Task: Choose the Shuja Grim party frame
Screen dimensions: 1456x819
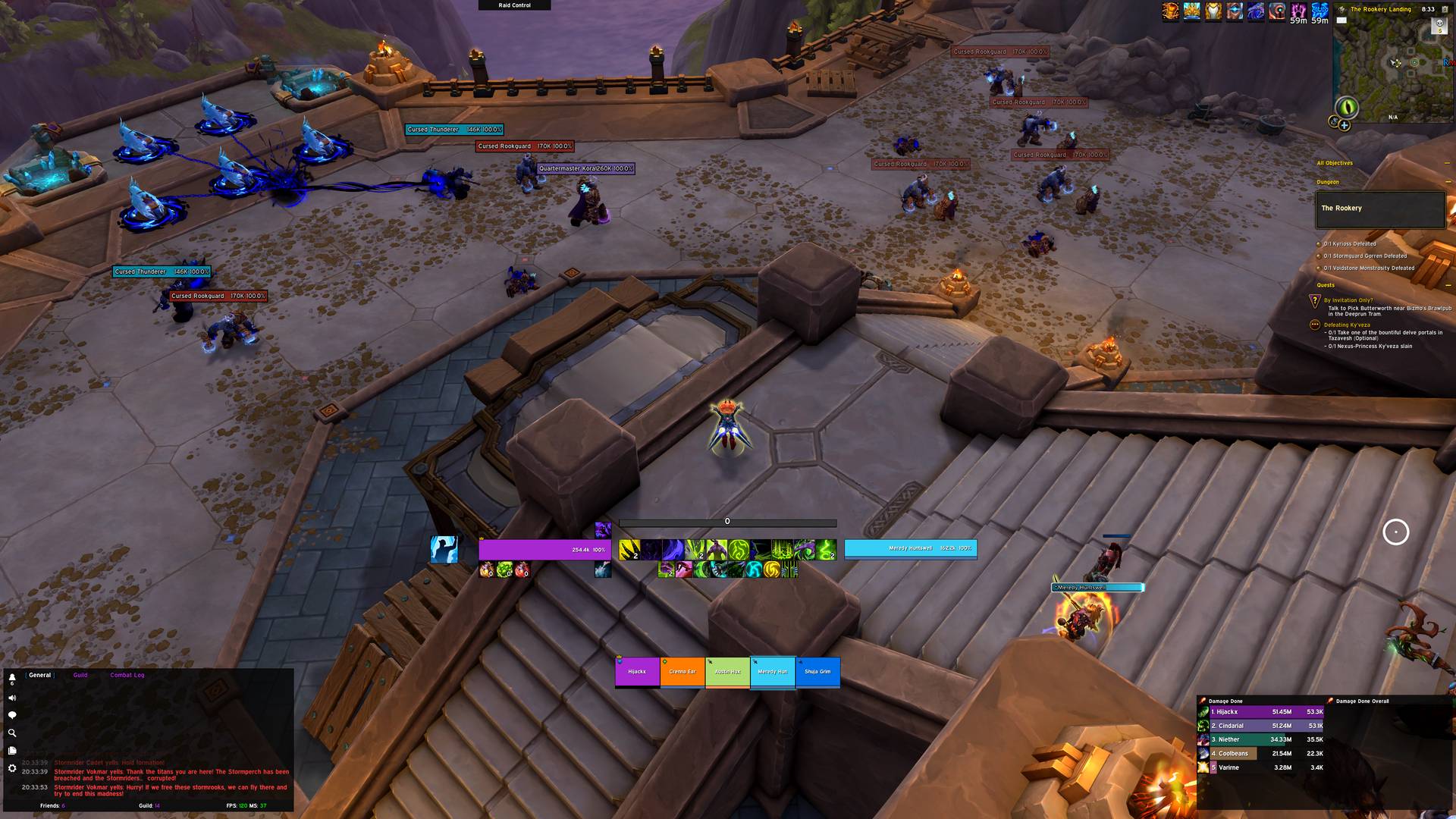Action: 817,672
